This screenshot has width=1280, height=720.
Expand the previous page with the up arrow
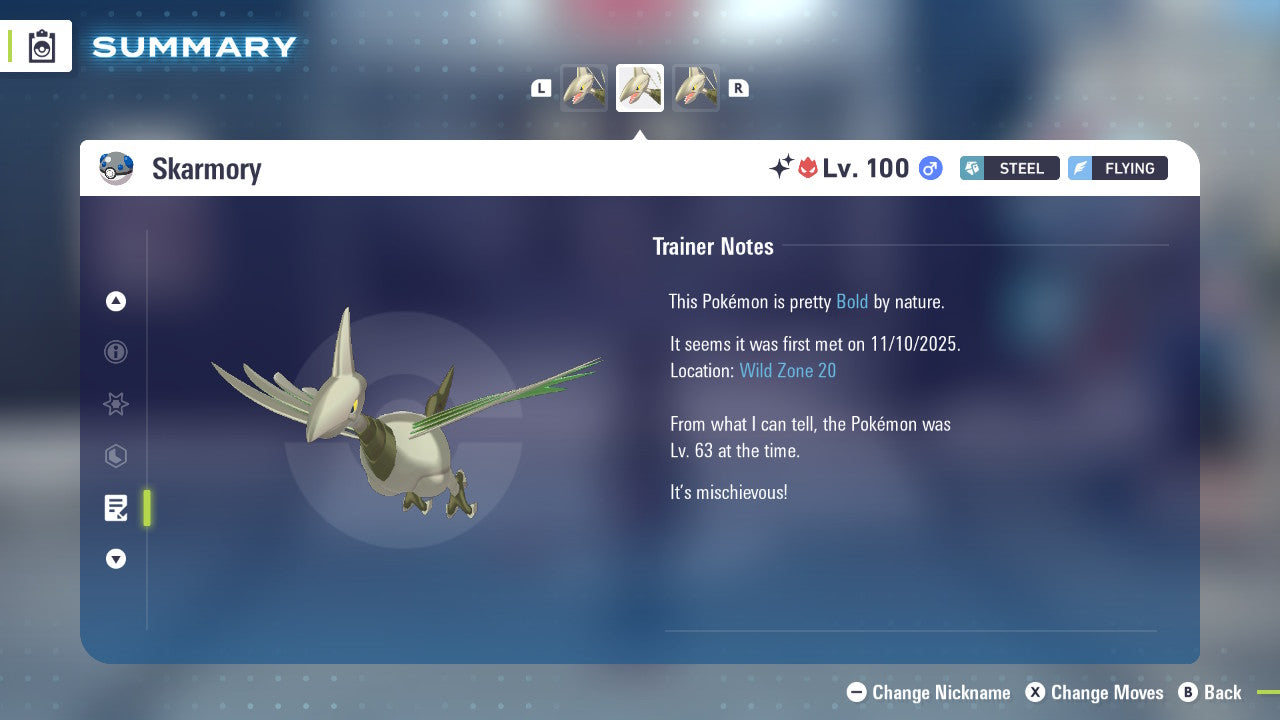(116, 301)
